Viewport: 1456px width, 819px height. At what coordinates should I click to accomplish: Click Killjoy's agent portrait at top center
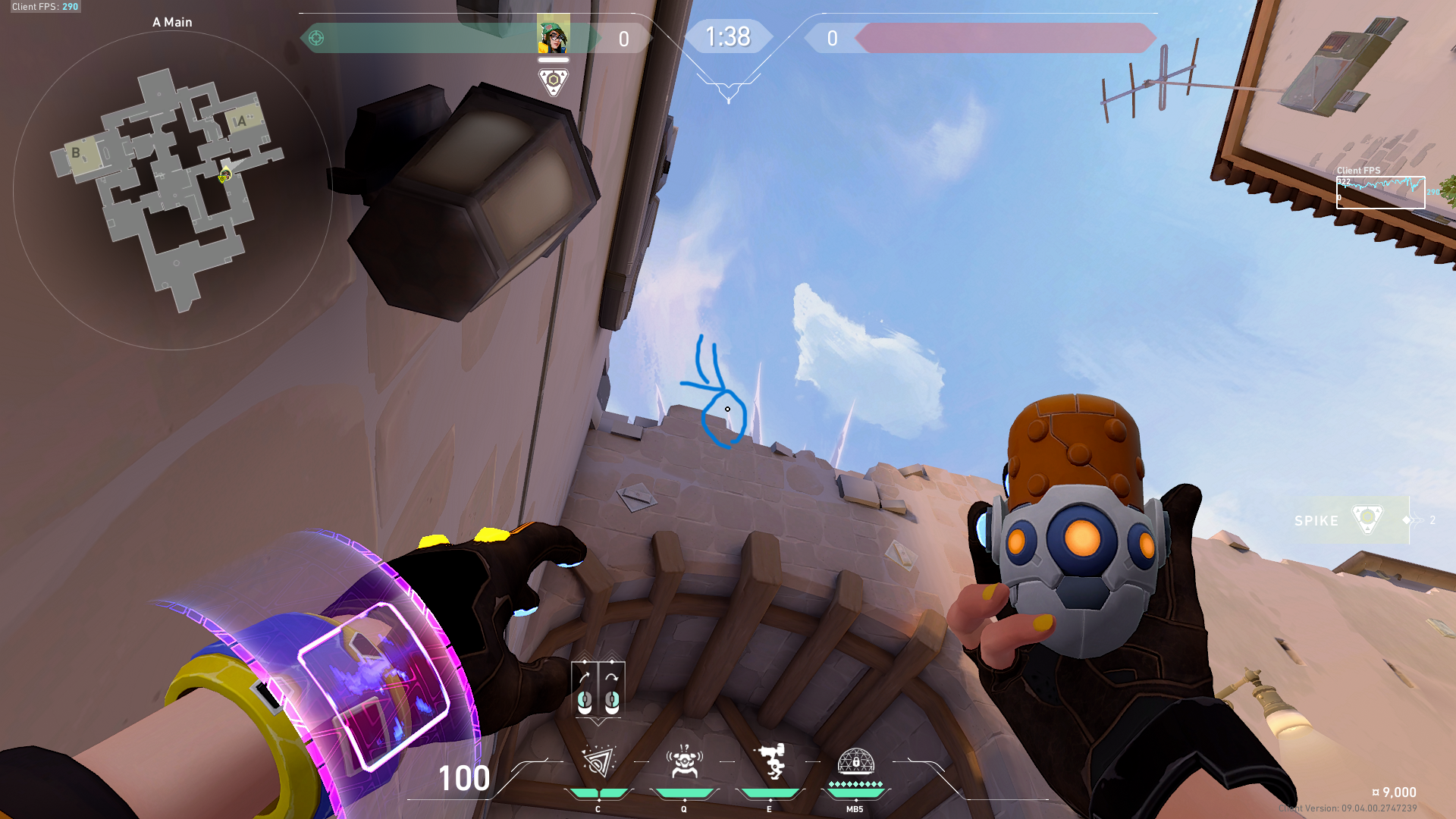tap(553, 36)
